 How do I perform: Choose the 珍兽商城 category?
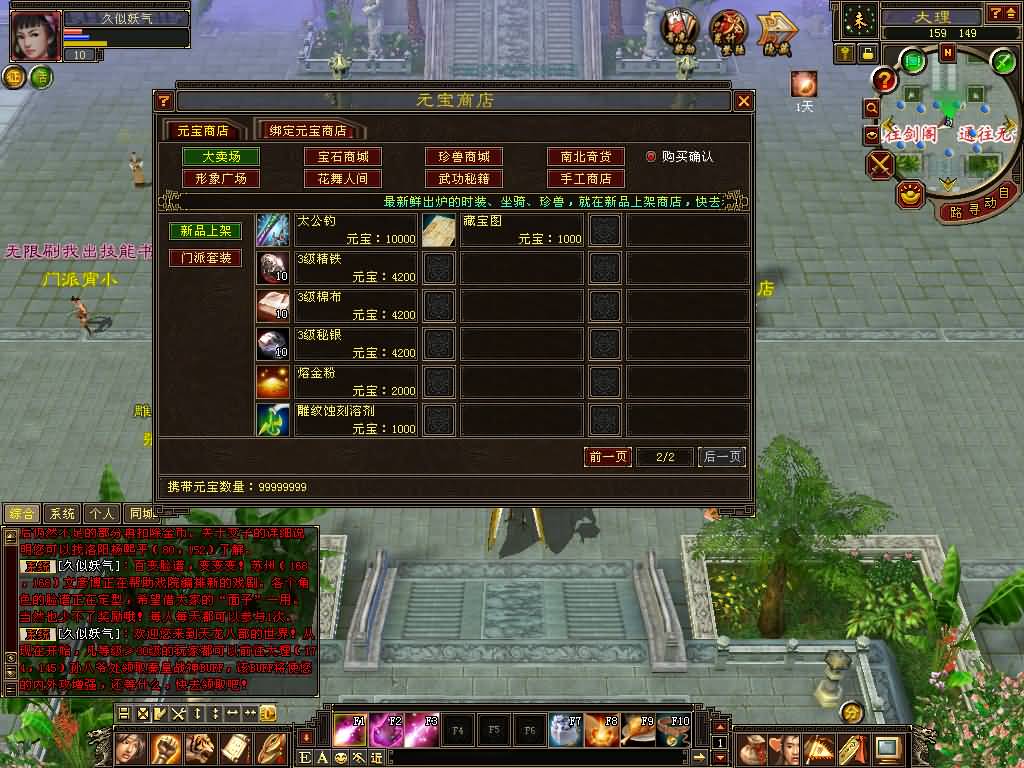[x=463, y=157]
